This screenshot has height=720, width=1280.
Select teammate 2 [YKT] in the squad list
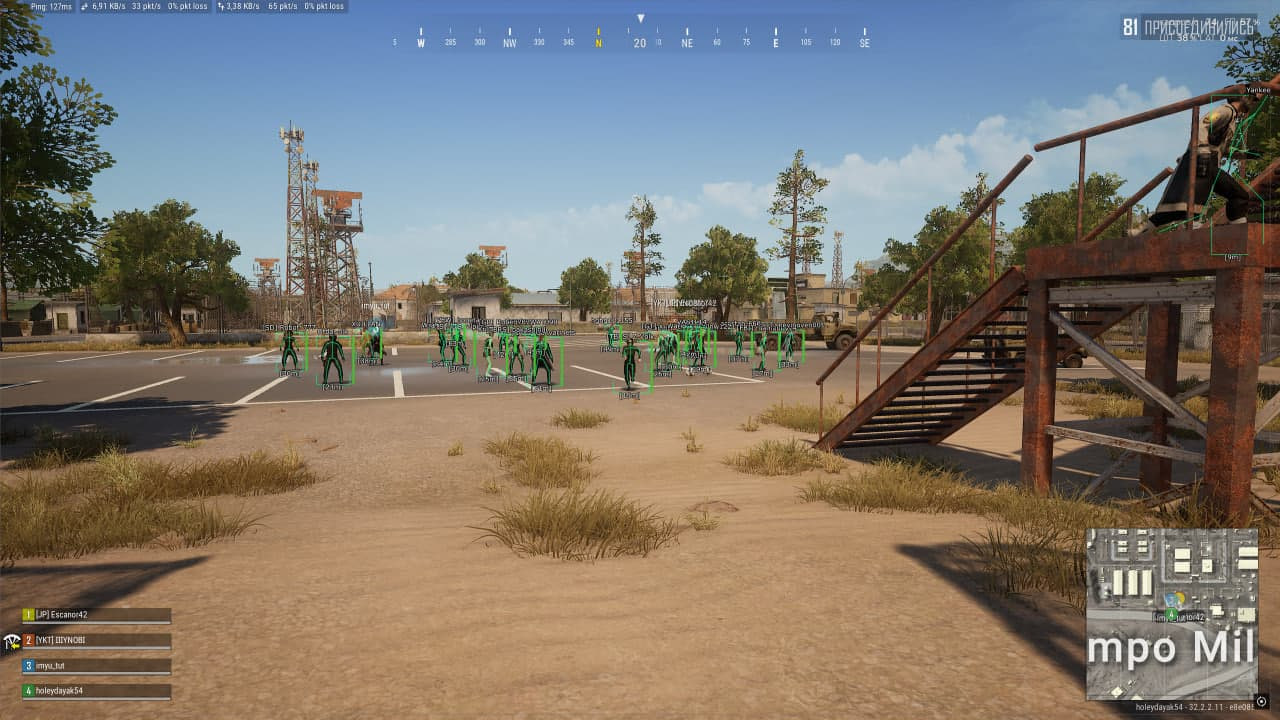[x=96, y=640]
